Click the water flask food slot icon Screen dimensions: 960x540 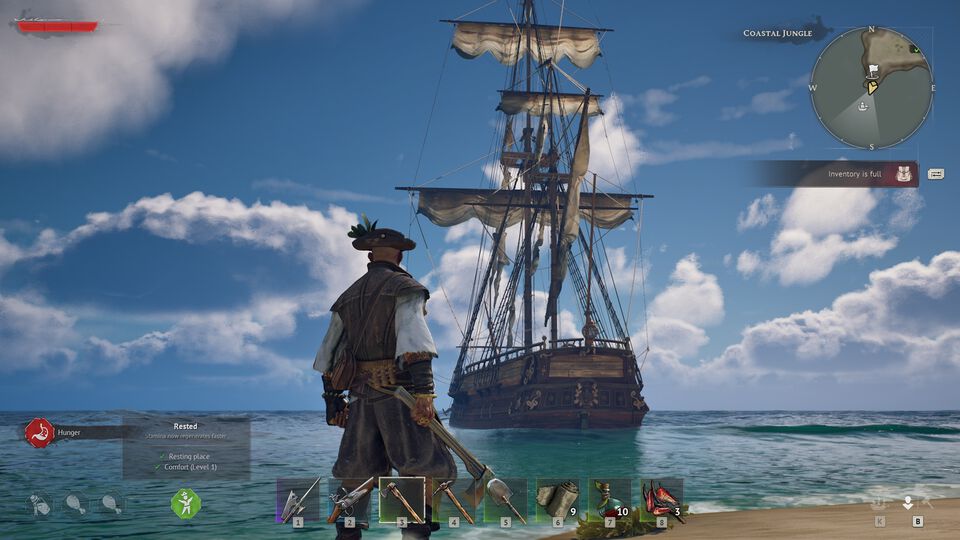pos(39,503)
